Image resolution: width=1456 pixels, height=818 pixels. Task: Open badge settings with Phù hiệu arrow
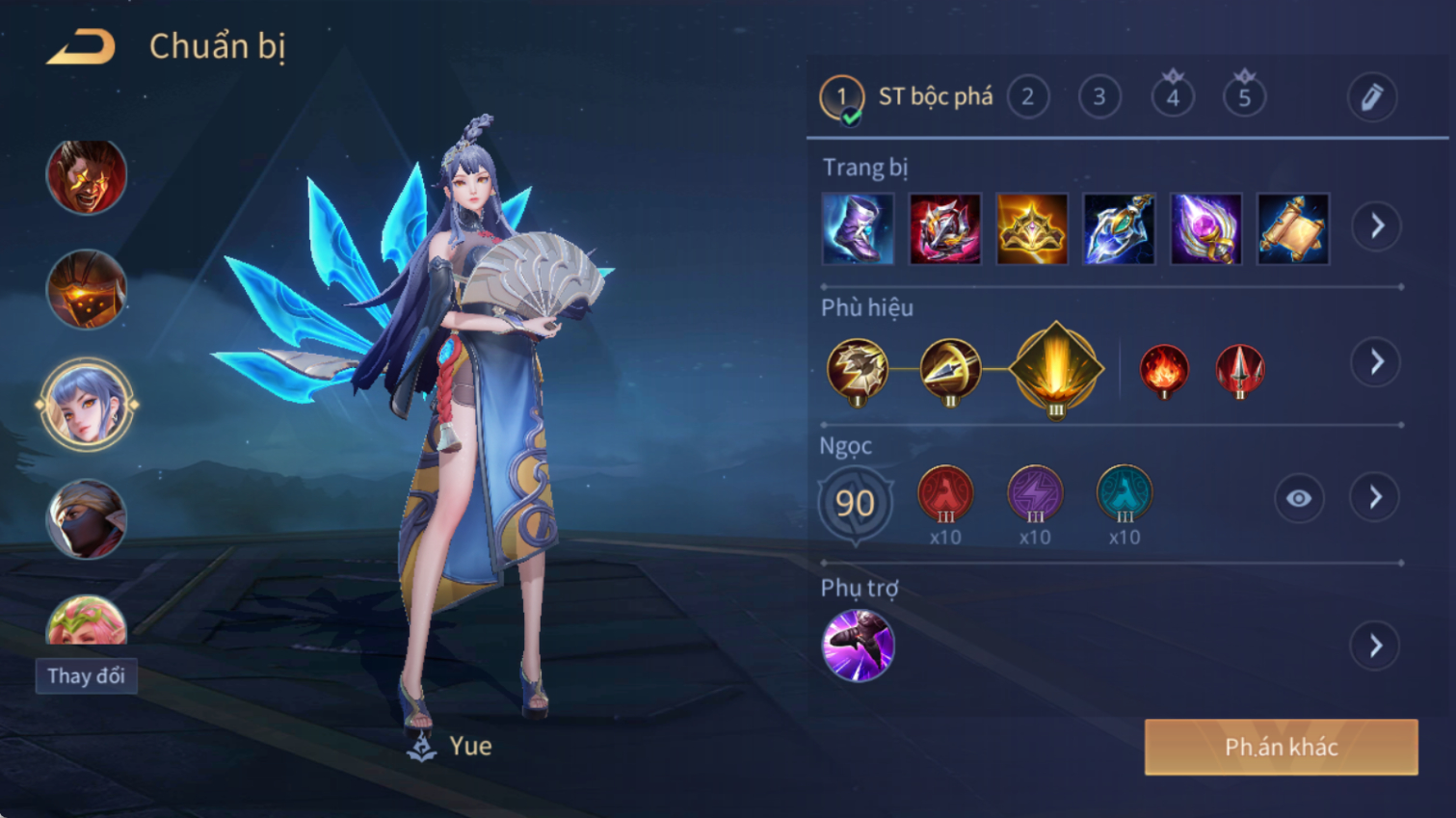coord(1376,362)
